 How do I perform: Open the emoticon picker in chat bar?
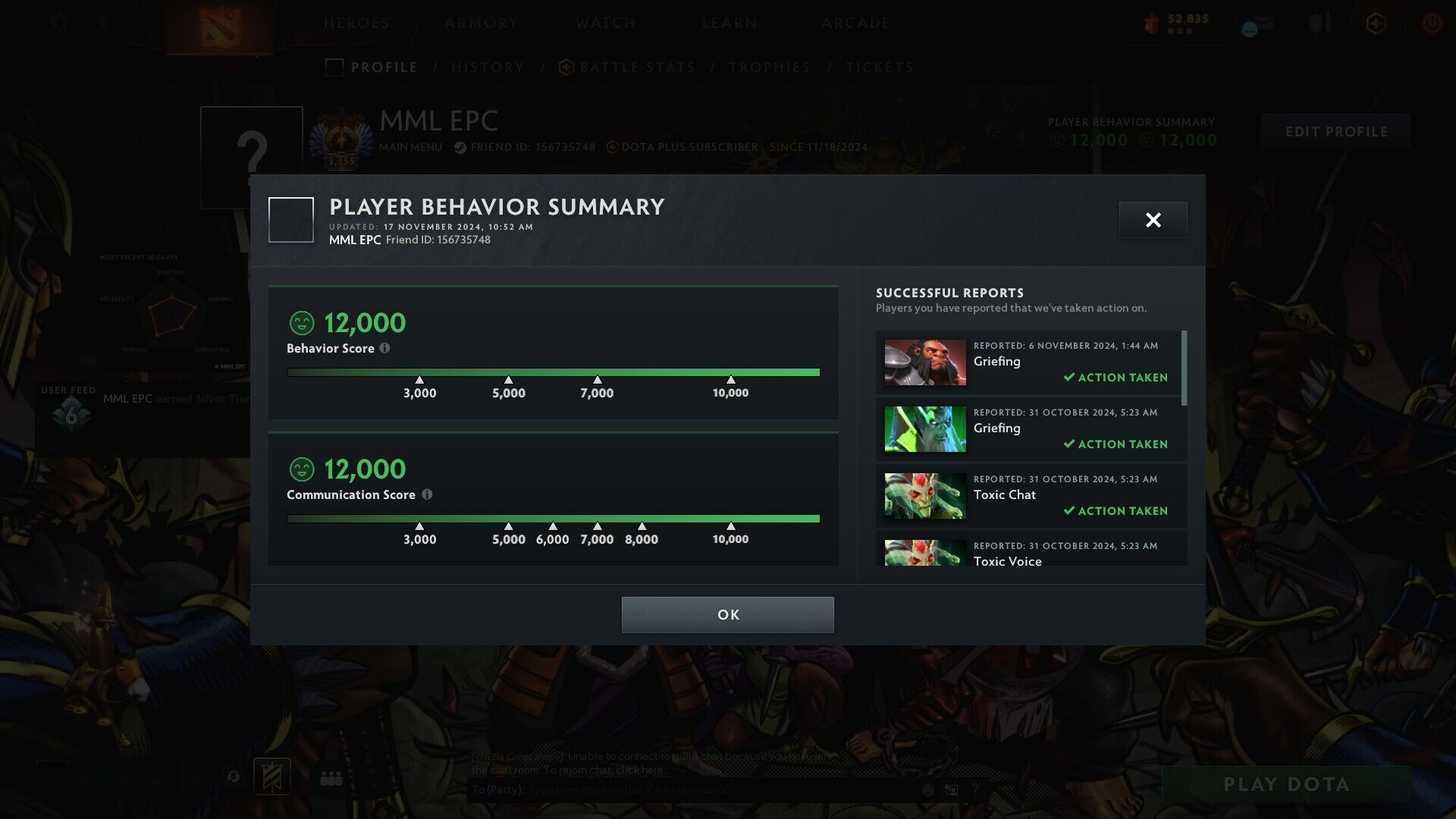(x=928, y=789)
